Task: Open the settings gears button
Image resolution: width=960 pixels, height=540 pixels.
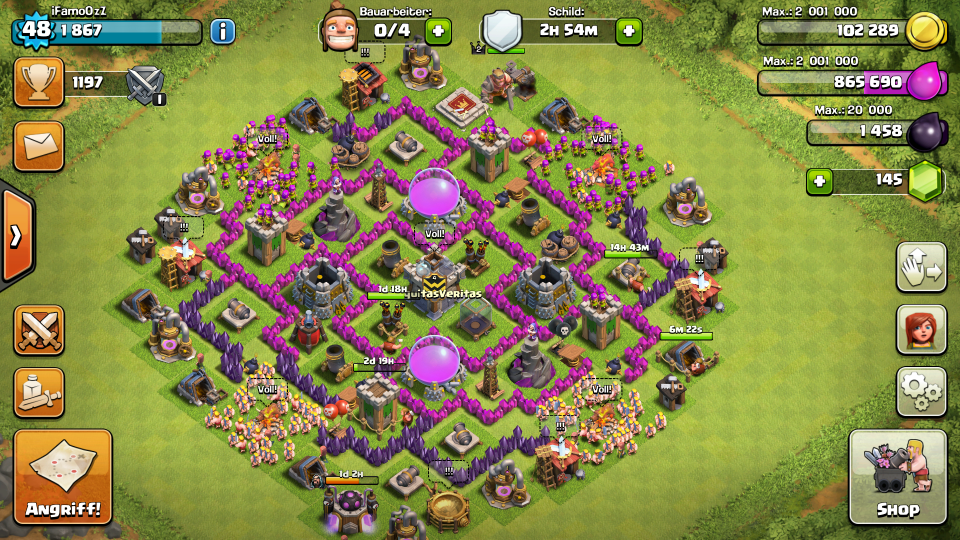Action: click(x=921, y=391)
